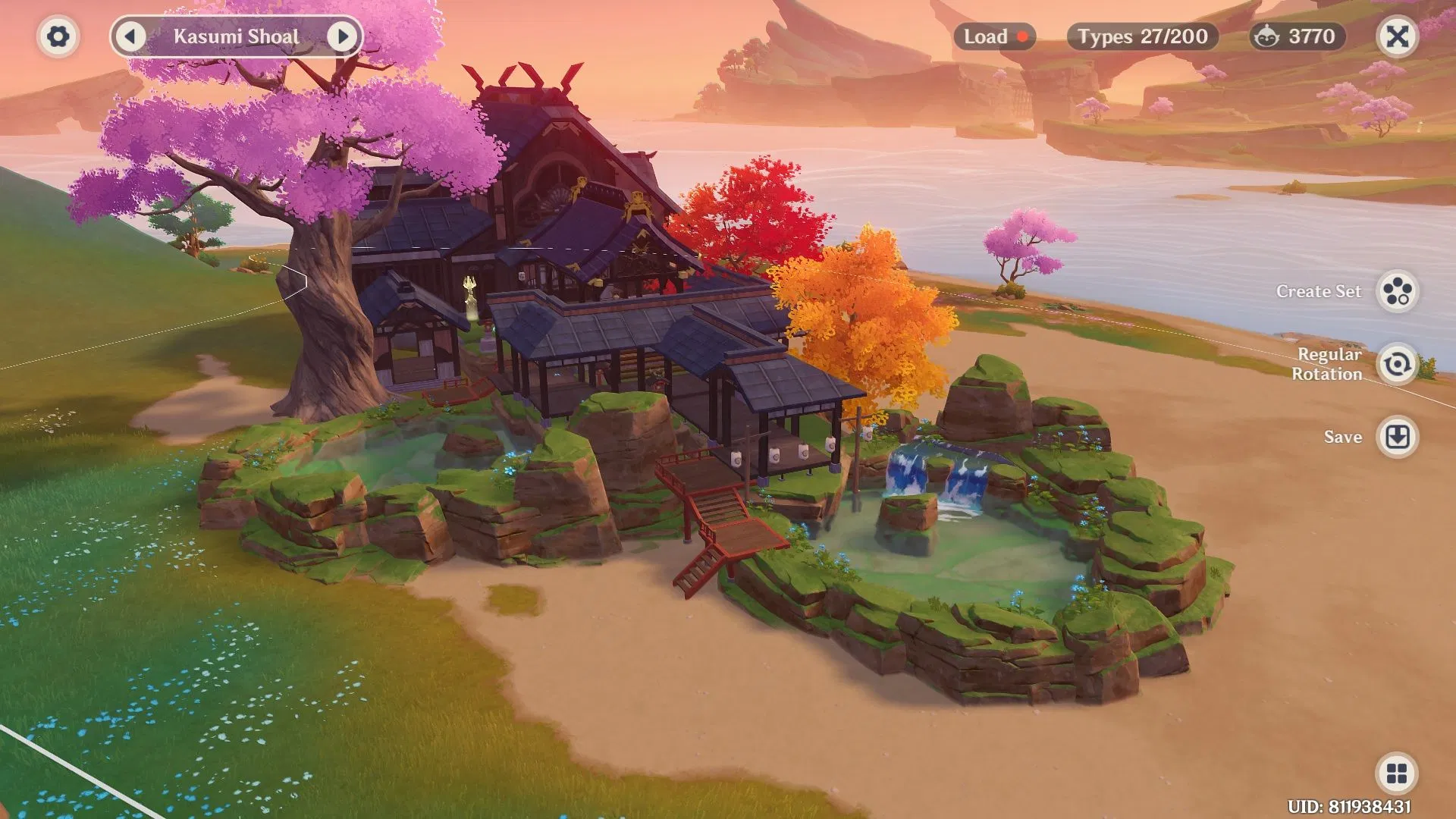
Task: Exit editing mode via the X icon
Action: (x=1398, y=36)
